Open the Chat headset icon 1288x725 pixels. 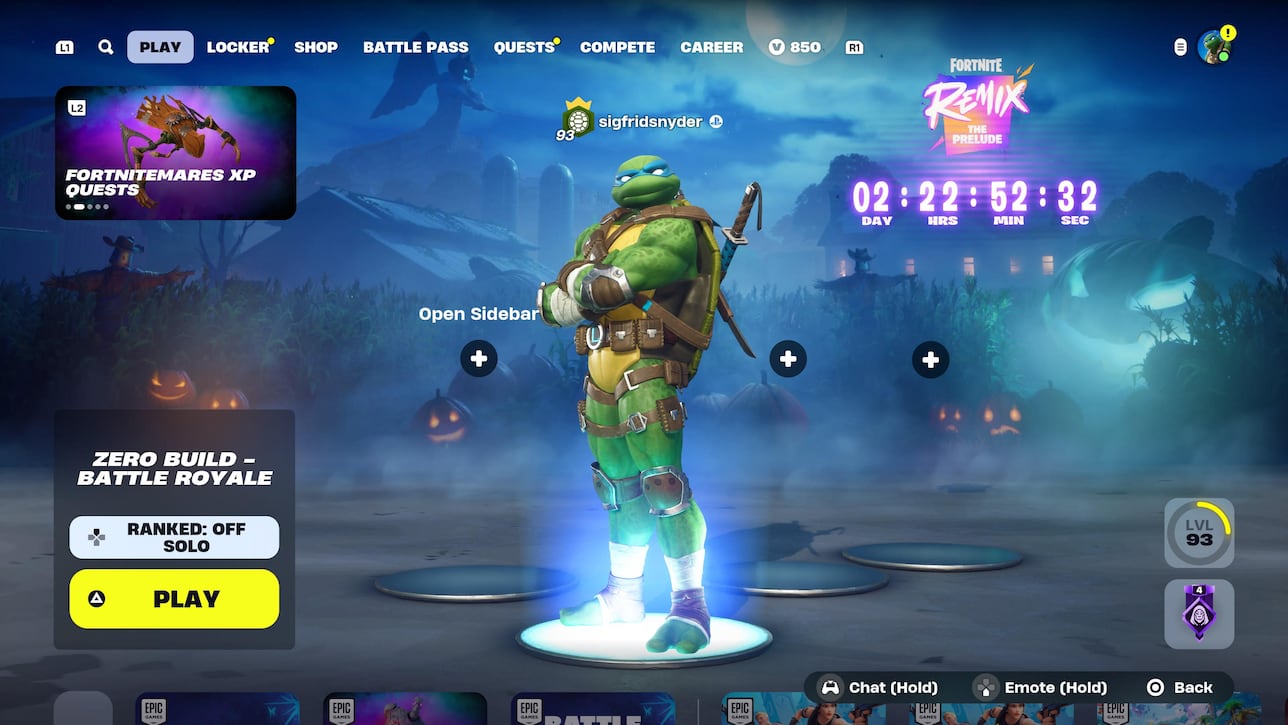(x=830, y=687)
